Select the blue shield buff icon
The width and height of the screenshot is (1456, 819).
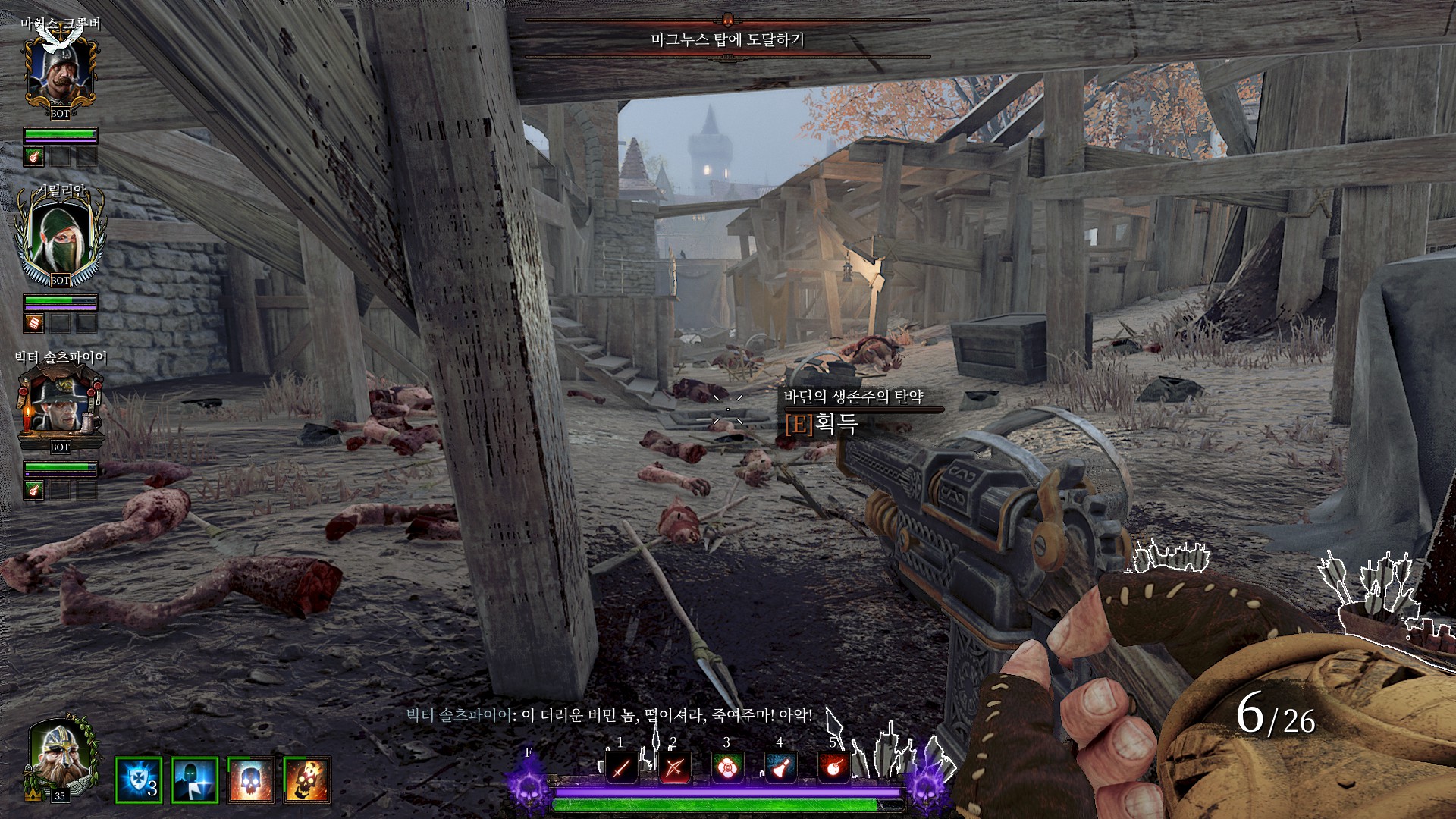138,780
